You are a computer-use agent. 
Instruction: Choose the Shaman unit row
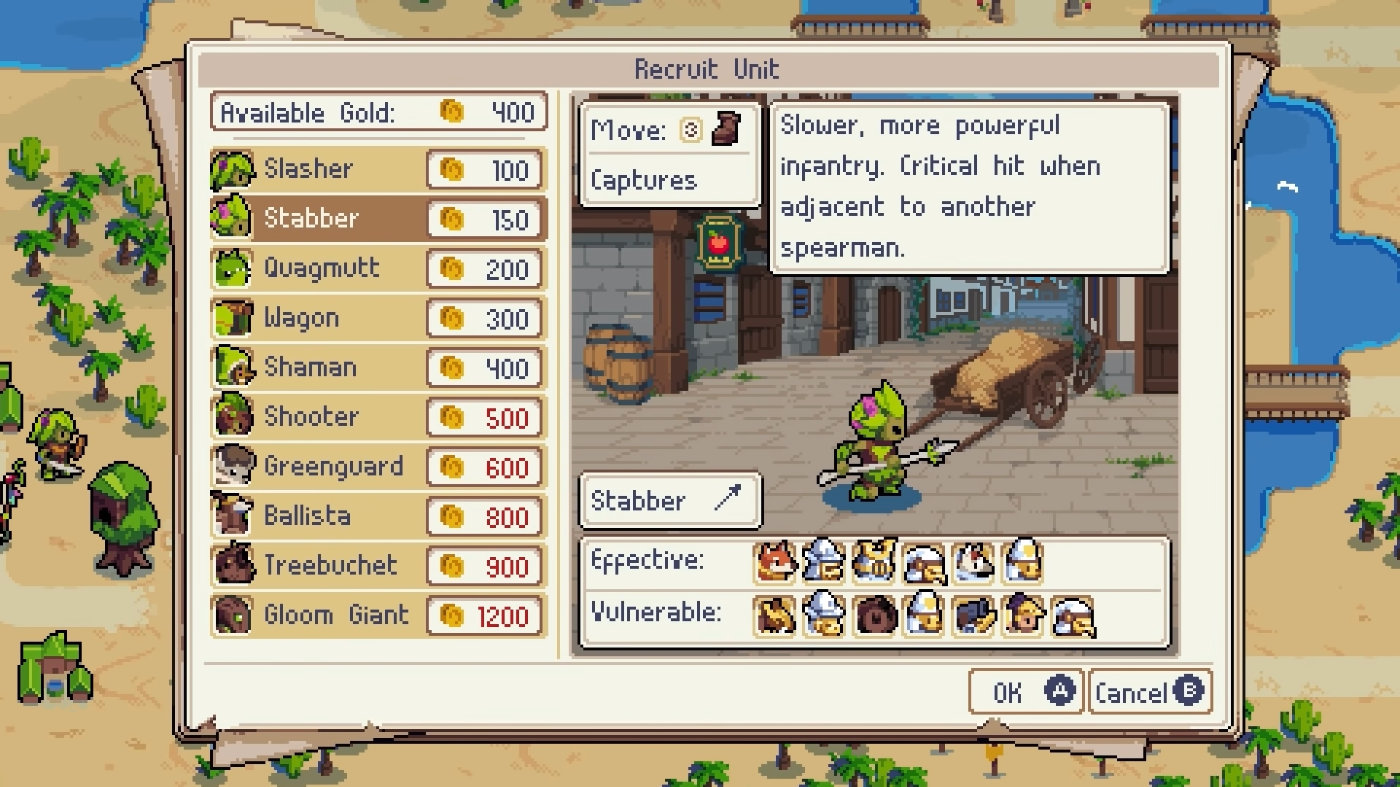point(378,367)
